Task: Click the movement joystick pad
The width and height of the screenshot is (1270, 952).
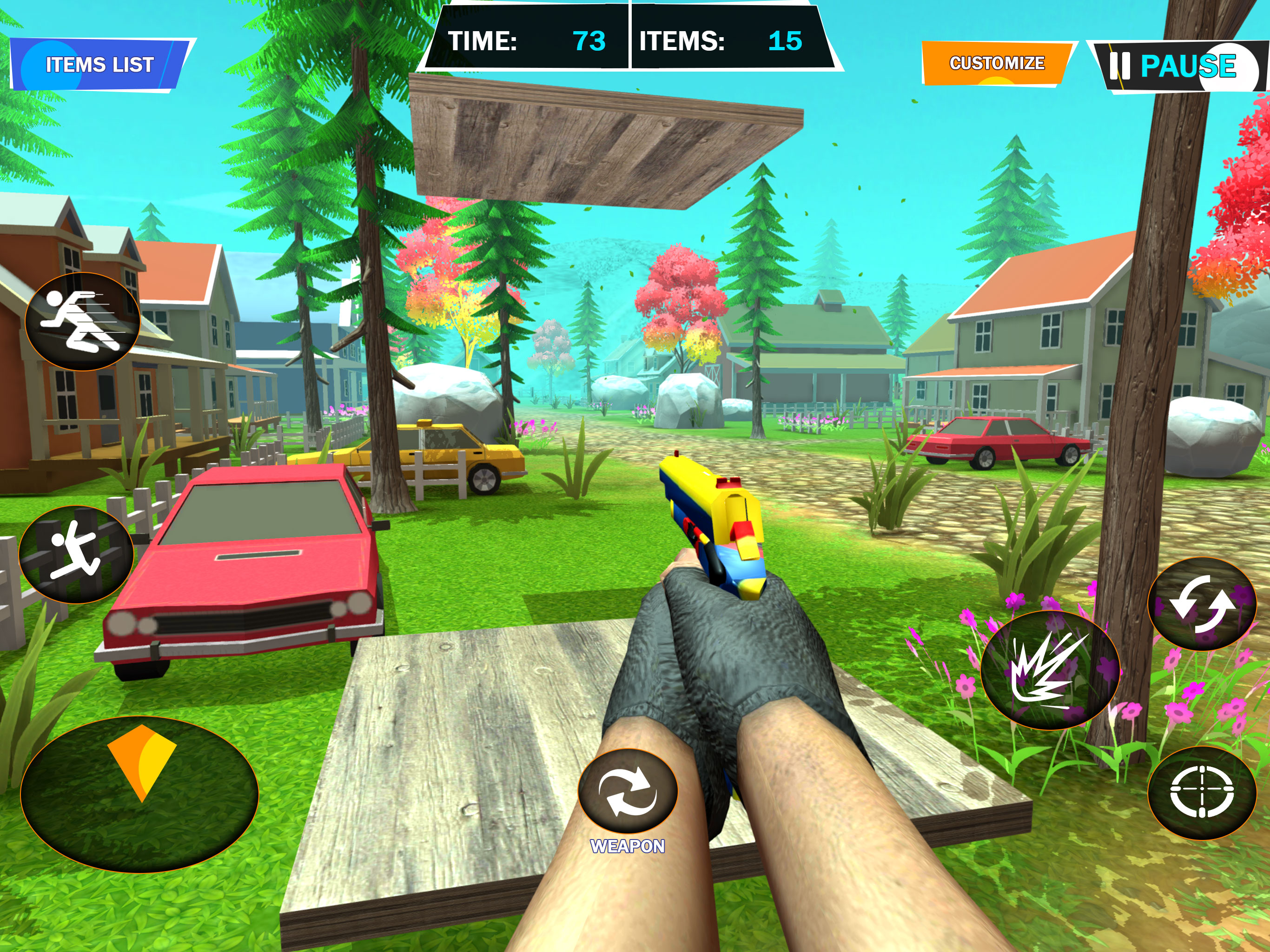Action: [x=139, y=793]
